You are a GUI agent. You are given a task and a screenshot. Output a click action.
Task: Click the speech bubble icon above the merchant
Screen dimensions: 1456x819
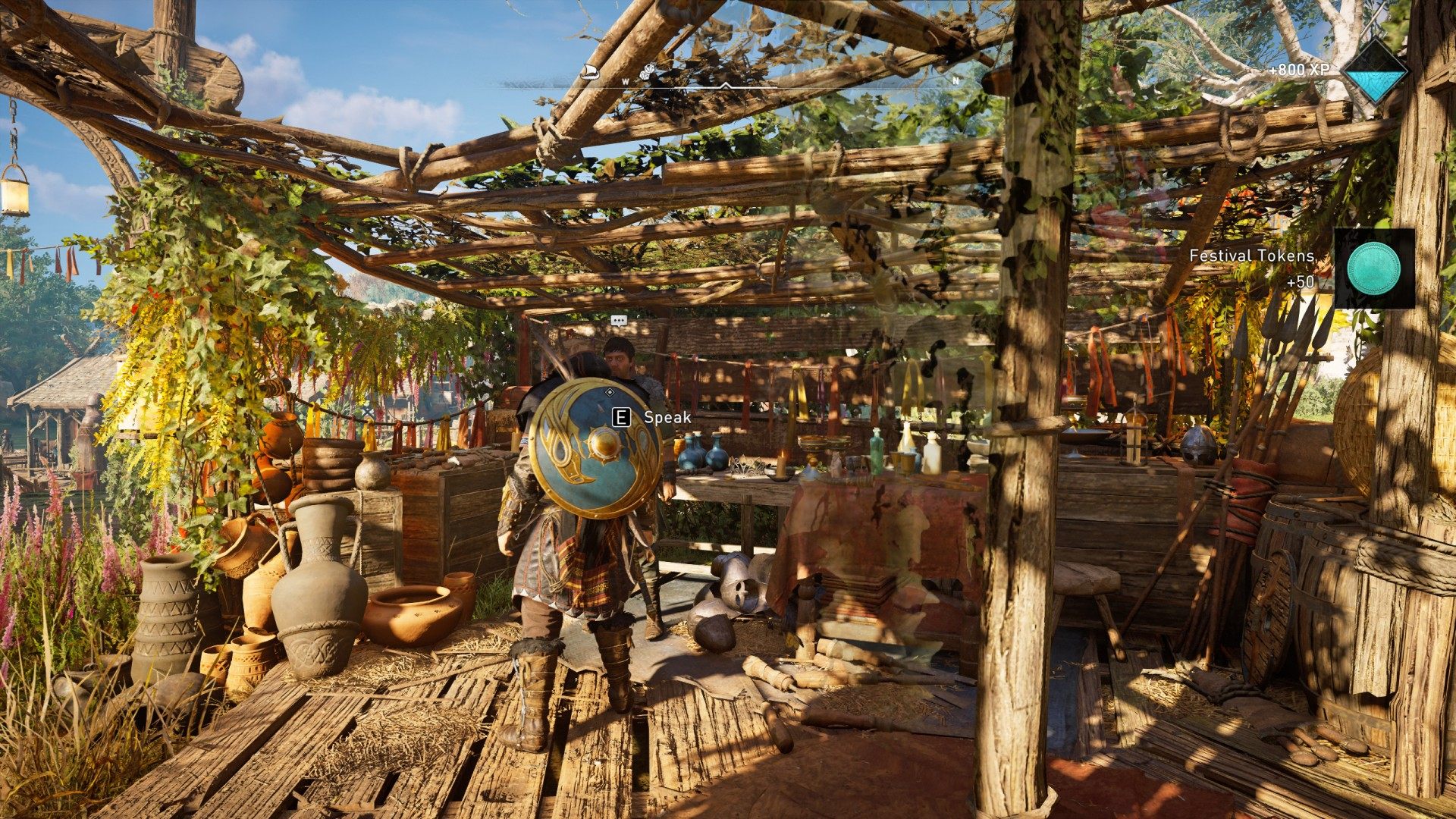click(619, 321)
